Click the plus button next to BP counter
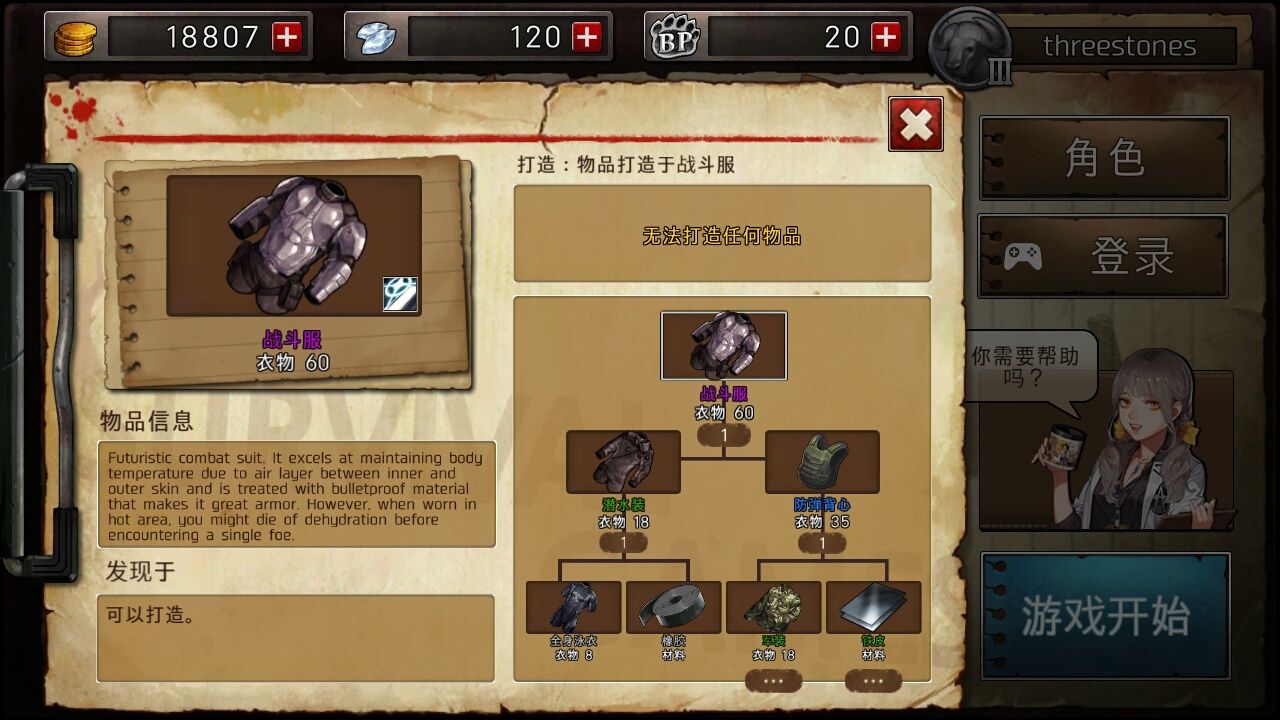The height and width of the screenshot is (720, 1280). click(x=884, y=36)
